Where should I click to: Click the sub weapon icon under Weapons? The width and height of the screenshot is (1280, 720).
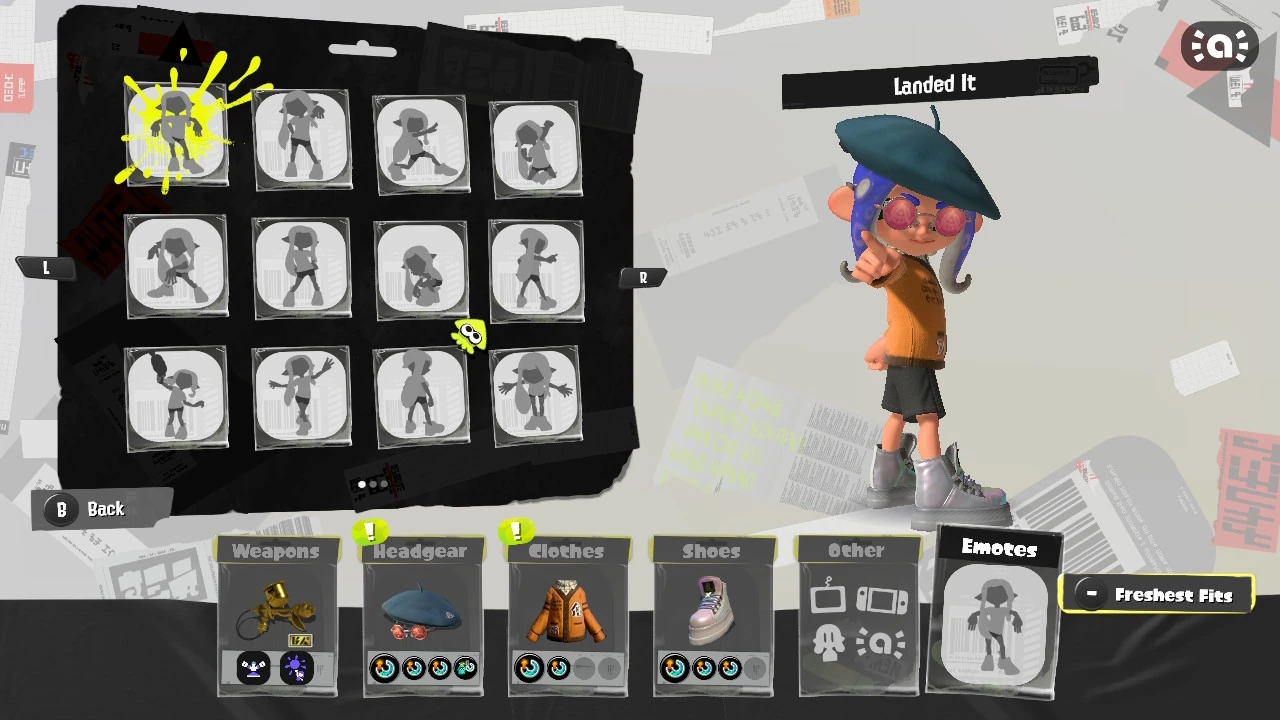(253, 668)
